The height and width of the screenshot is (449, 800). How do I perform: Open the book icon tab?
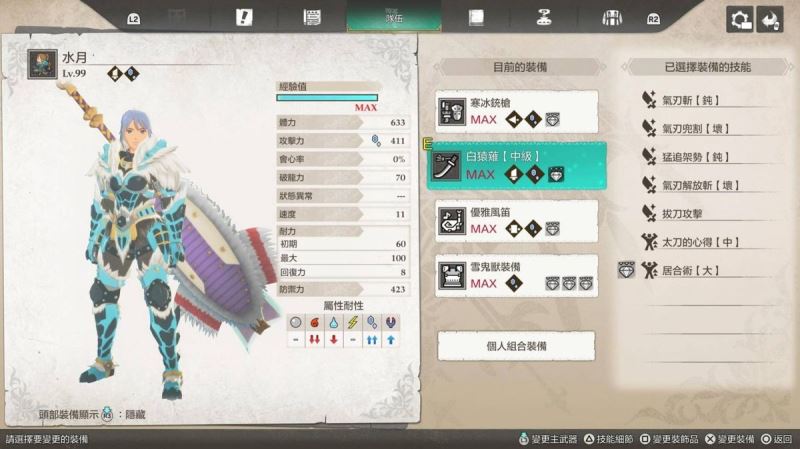point(477,17)
